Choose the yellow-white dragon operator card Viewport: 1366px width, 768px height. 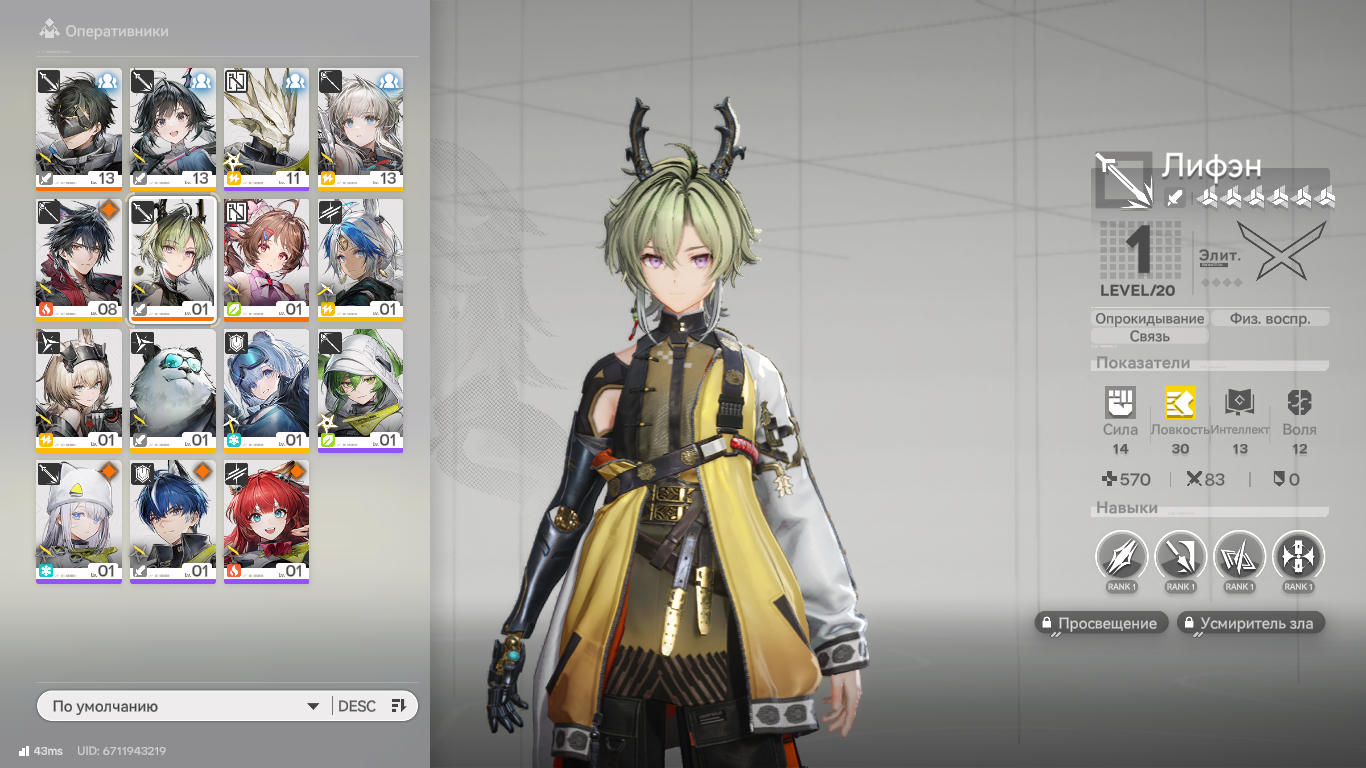click(267, 127)
